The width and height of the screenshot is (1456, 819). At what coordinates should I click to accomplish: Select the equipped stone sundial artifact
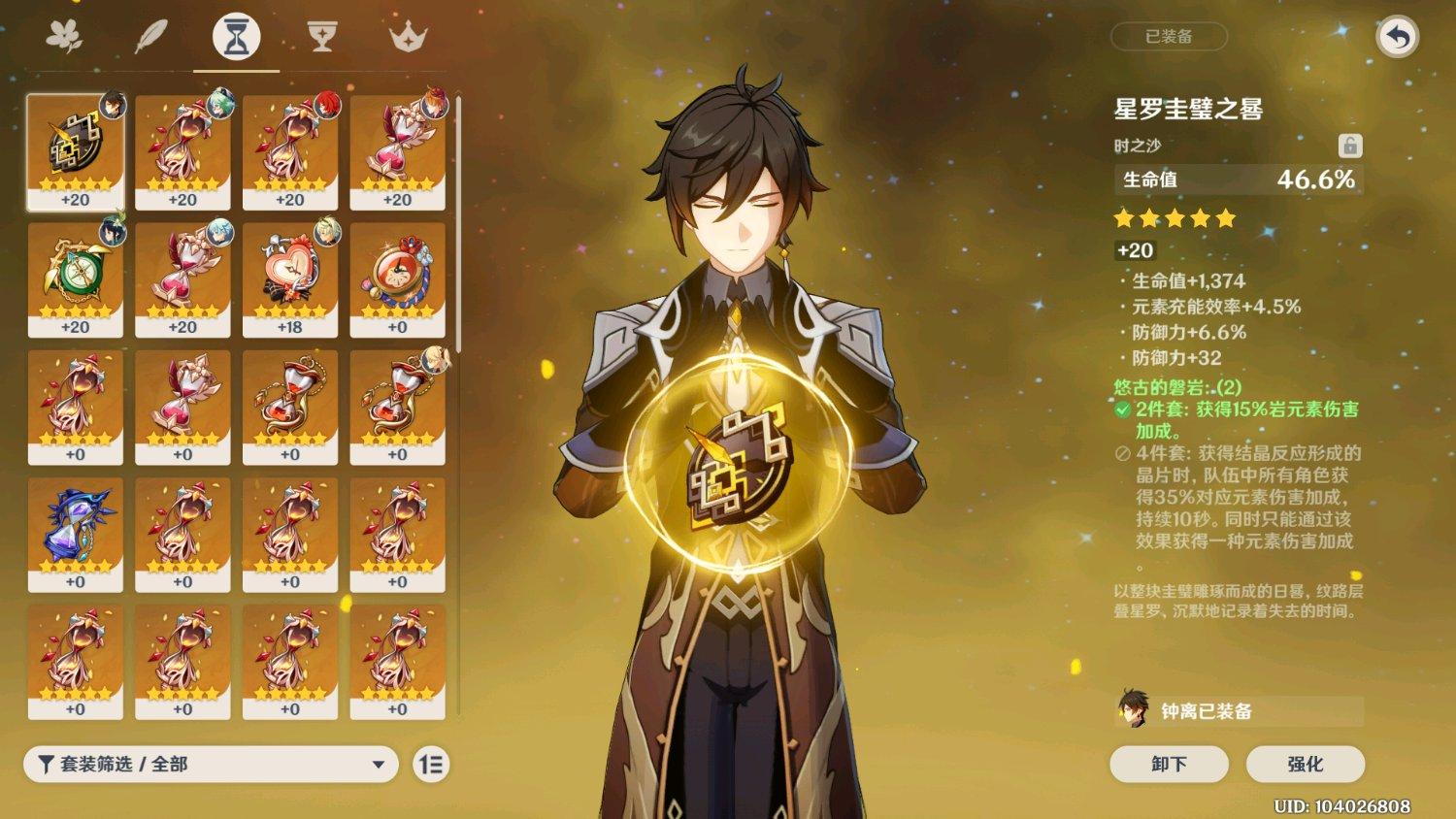76,151
